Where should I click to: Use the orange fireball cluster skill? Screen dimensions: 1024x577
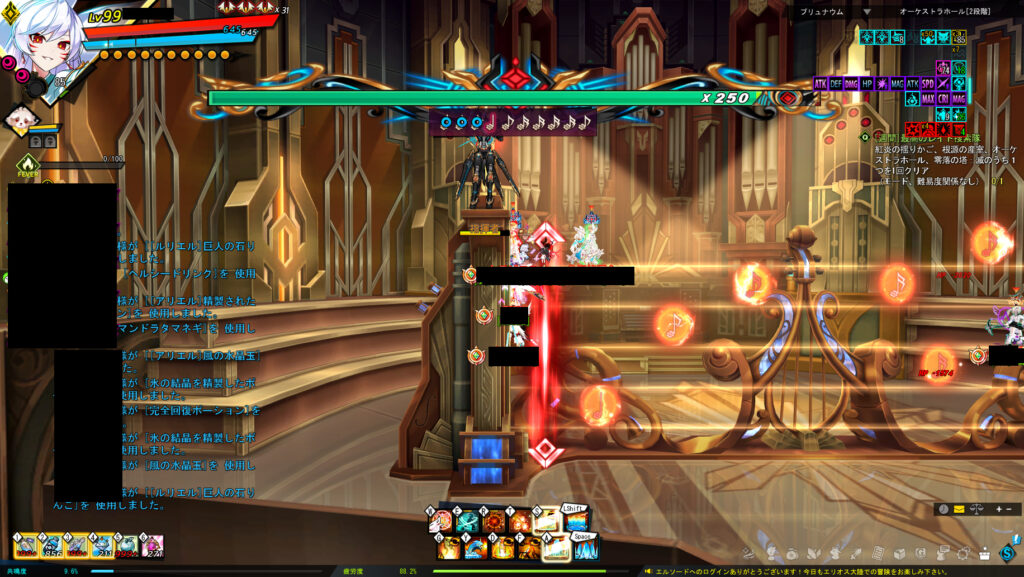(x=520, y=522)
